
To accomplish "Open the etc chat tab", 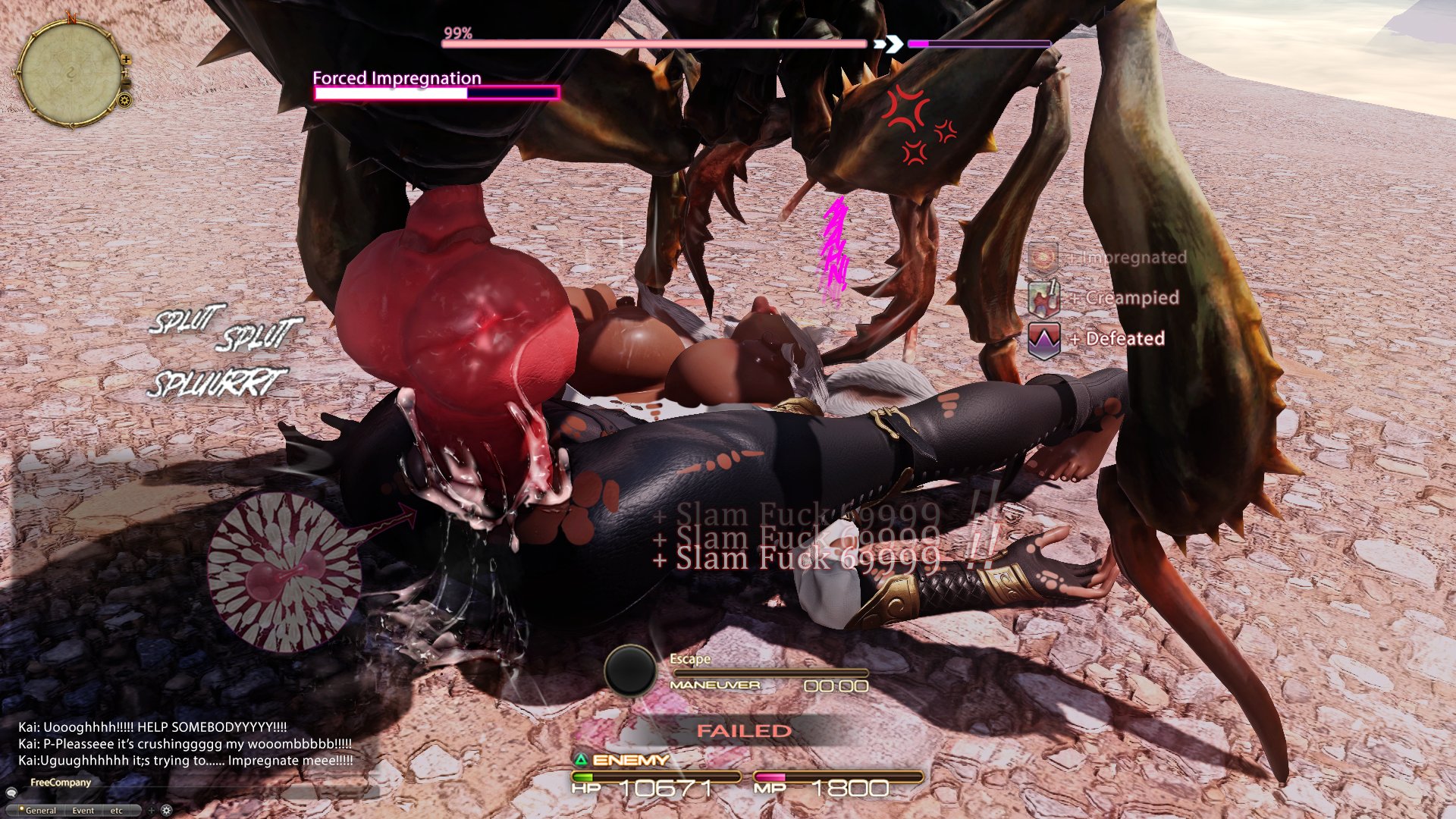I will 116,811.
